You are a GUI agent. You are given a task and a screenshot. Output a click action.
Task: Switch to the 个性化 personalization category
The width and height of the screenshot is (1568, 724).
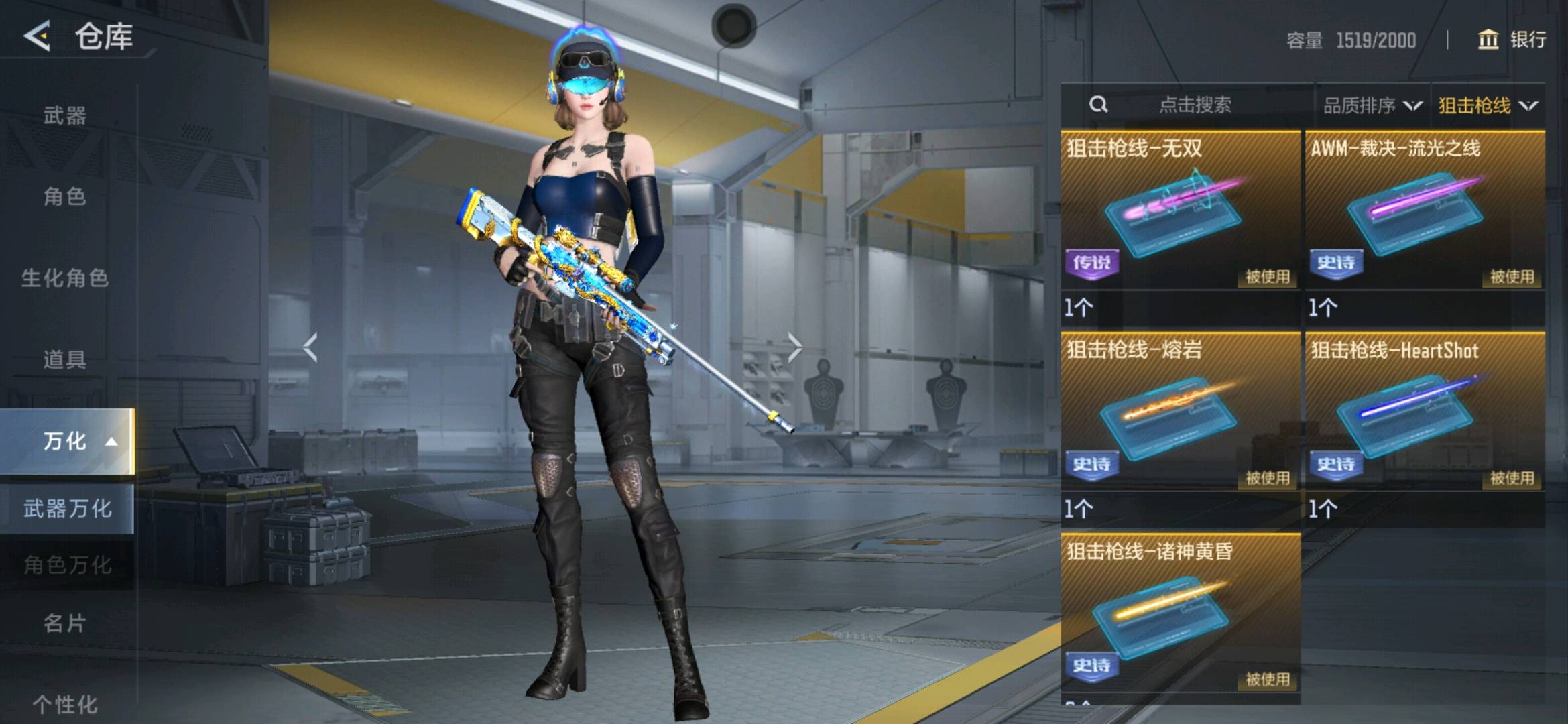pos(65,704)
